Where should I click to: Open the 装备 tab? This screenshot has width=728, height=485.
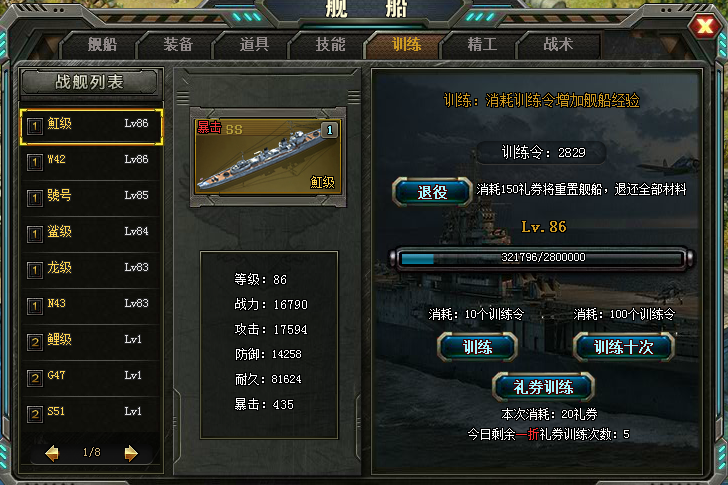[x=178, y=45]
